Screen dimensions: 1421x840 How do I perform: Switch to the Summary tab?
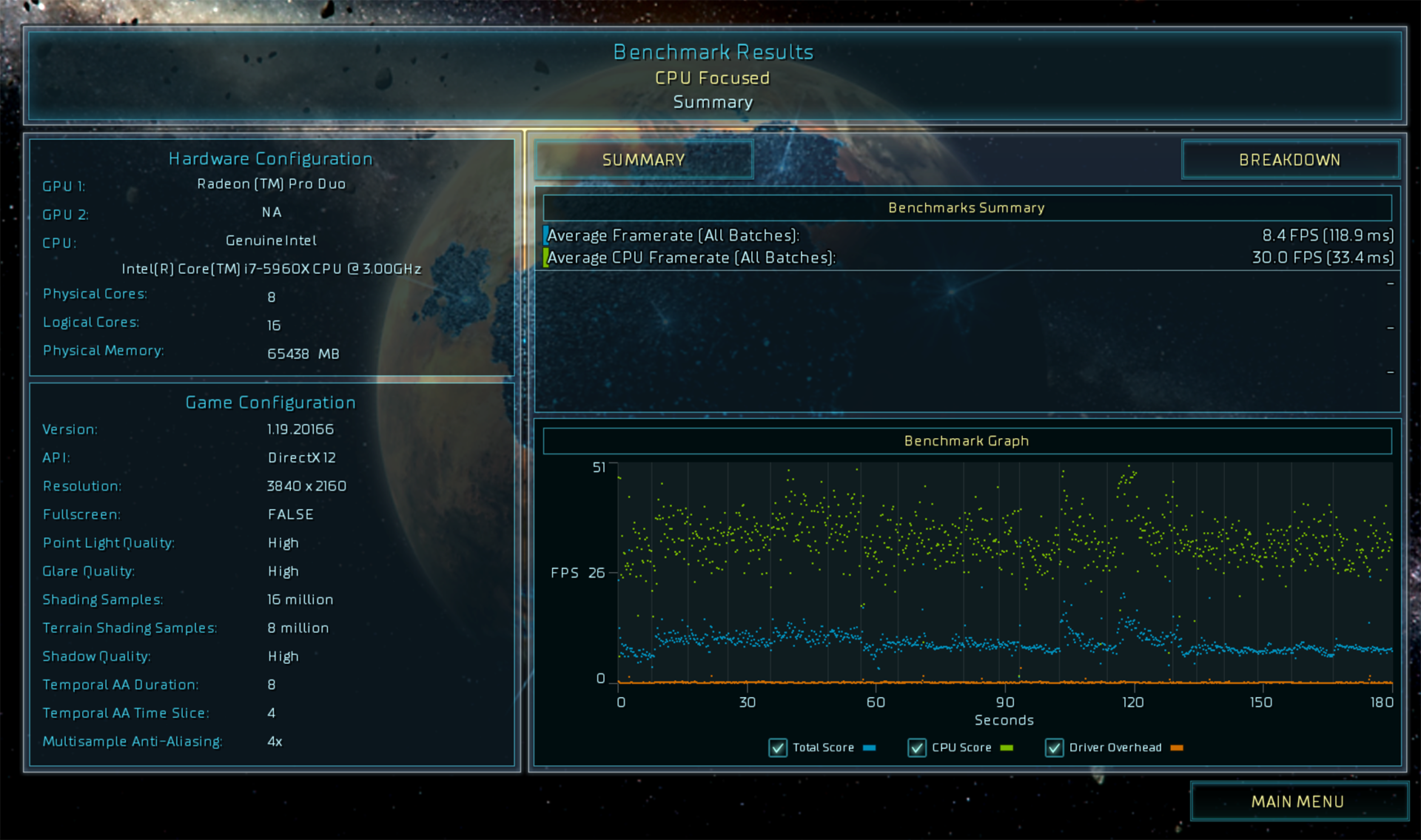(x=643, y=160)
